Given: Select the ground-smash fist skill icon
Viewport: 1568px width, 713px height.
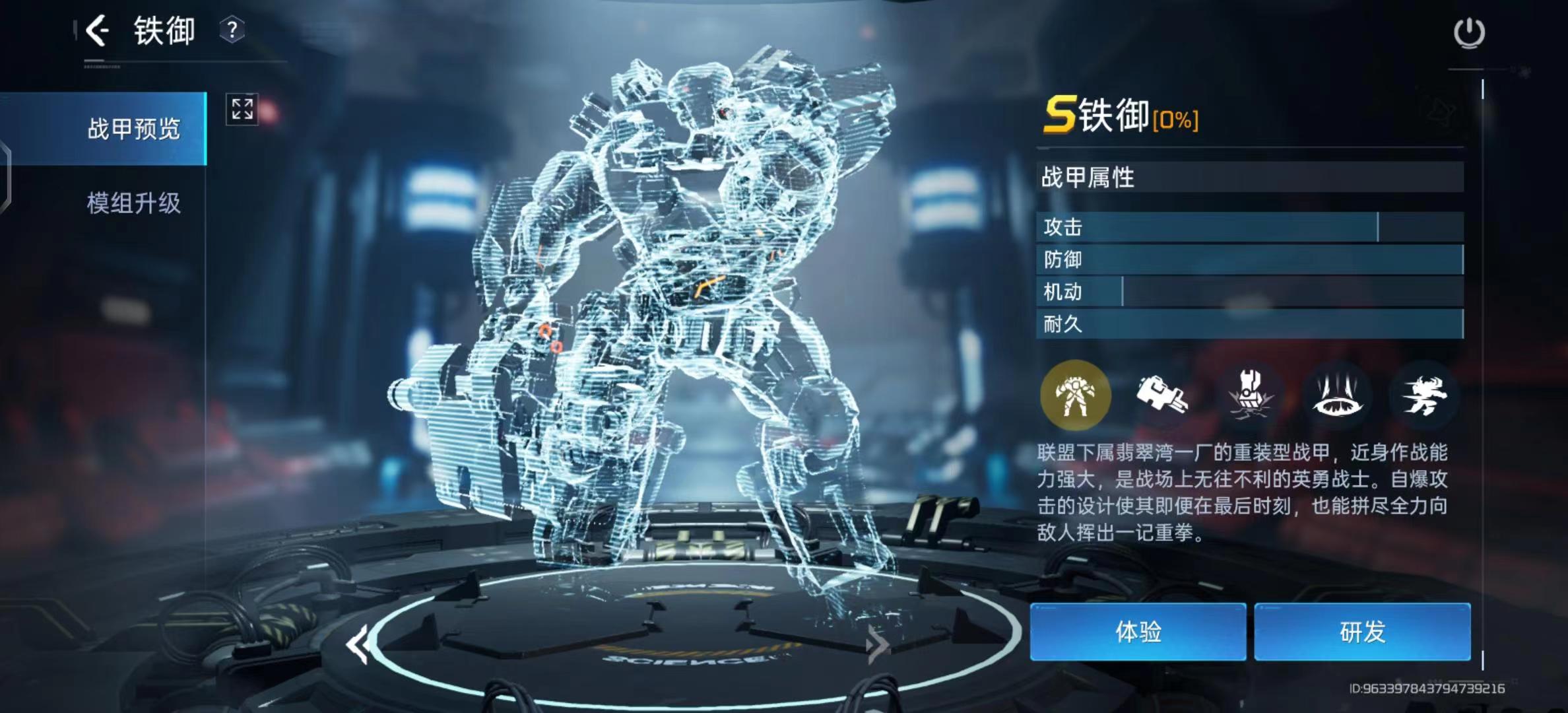Looking at the screenshot, I should click(x=1249, y=395).
